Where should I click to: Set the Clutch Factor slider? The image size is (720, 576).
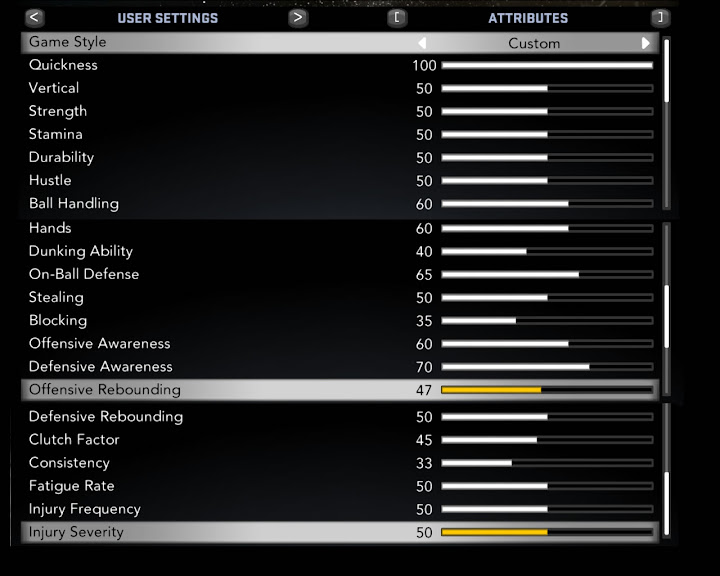[x=547, y=440]
